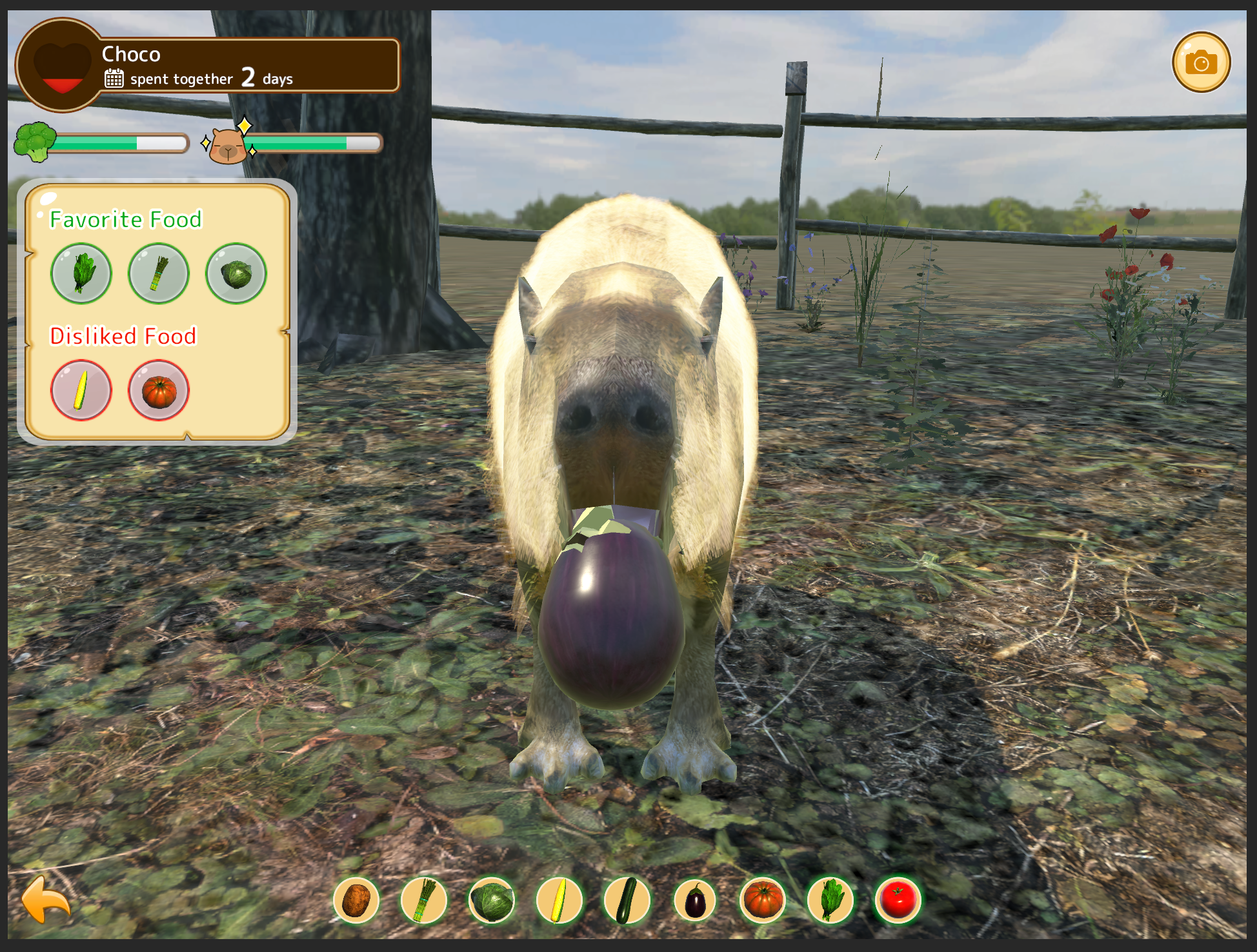Click the spinach under Favorite Food

(81, 273)
